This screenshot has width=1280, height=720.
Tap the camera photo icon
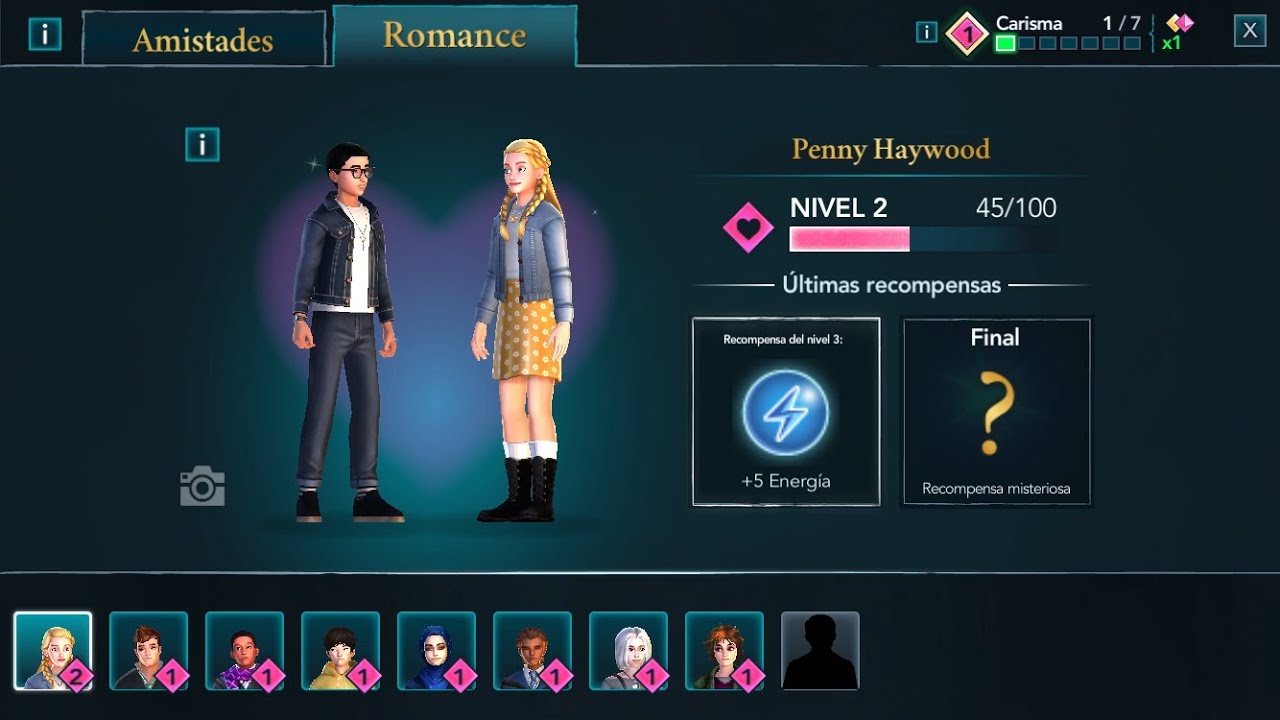tap(204, 487)
